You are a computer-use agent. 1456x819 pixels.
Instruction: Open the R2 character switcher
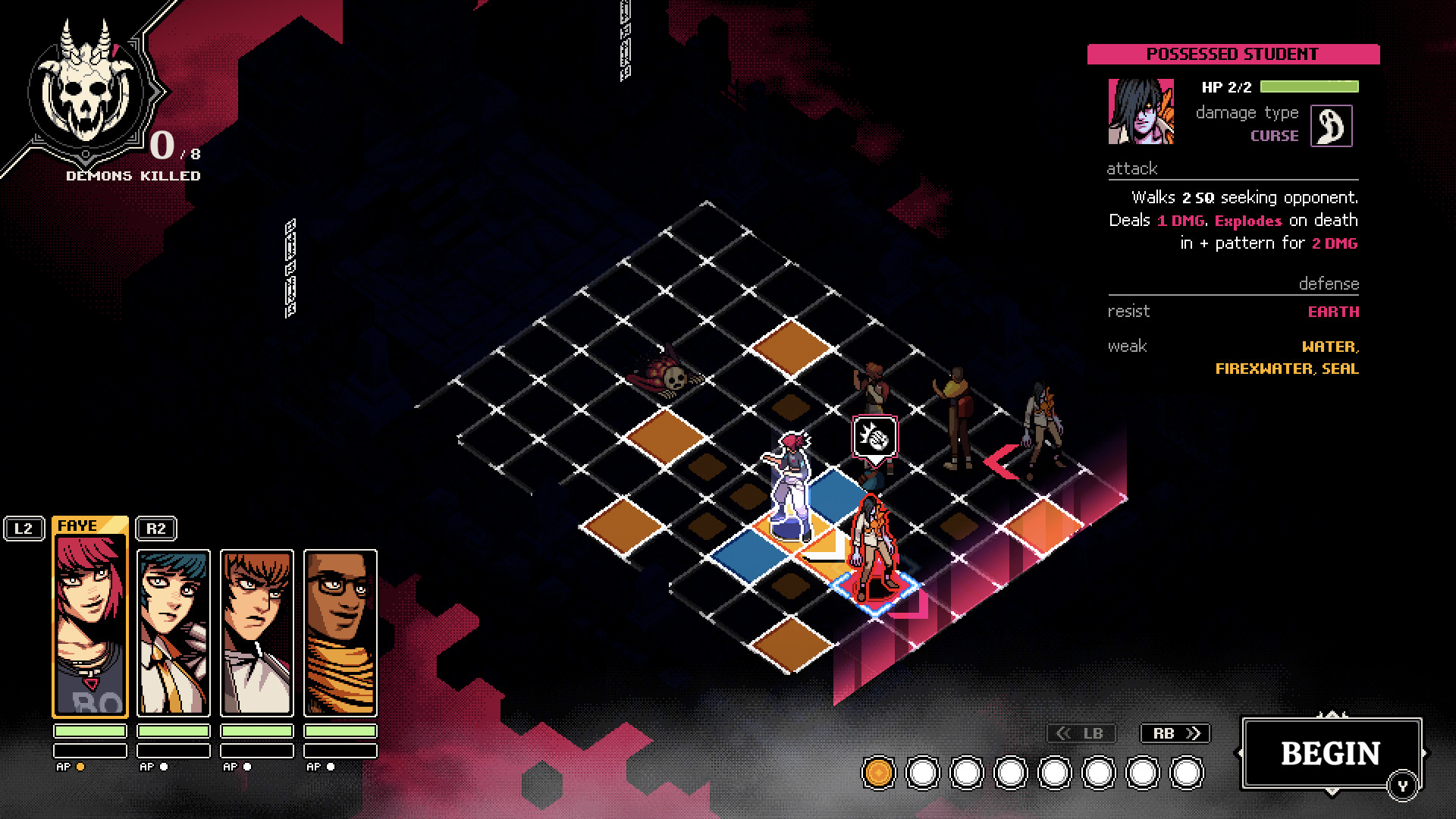(x=157, y=529)
